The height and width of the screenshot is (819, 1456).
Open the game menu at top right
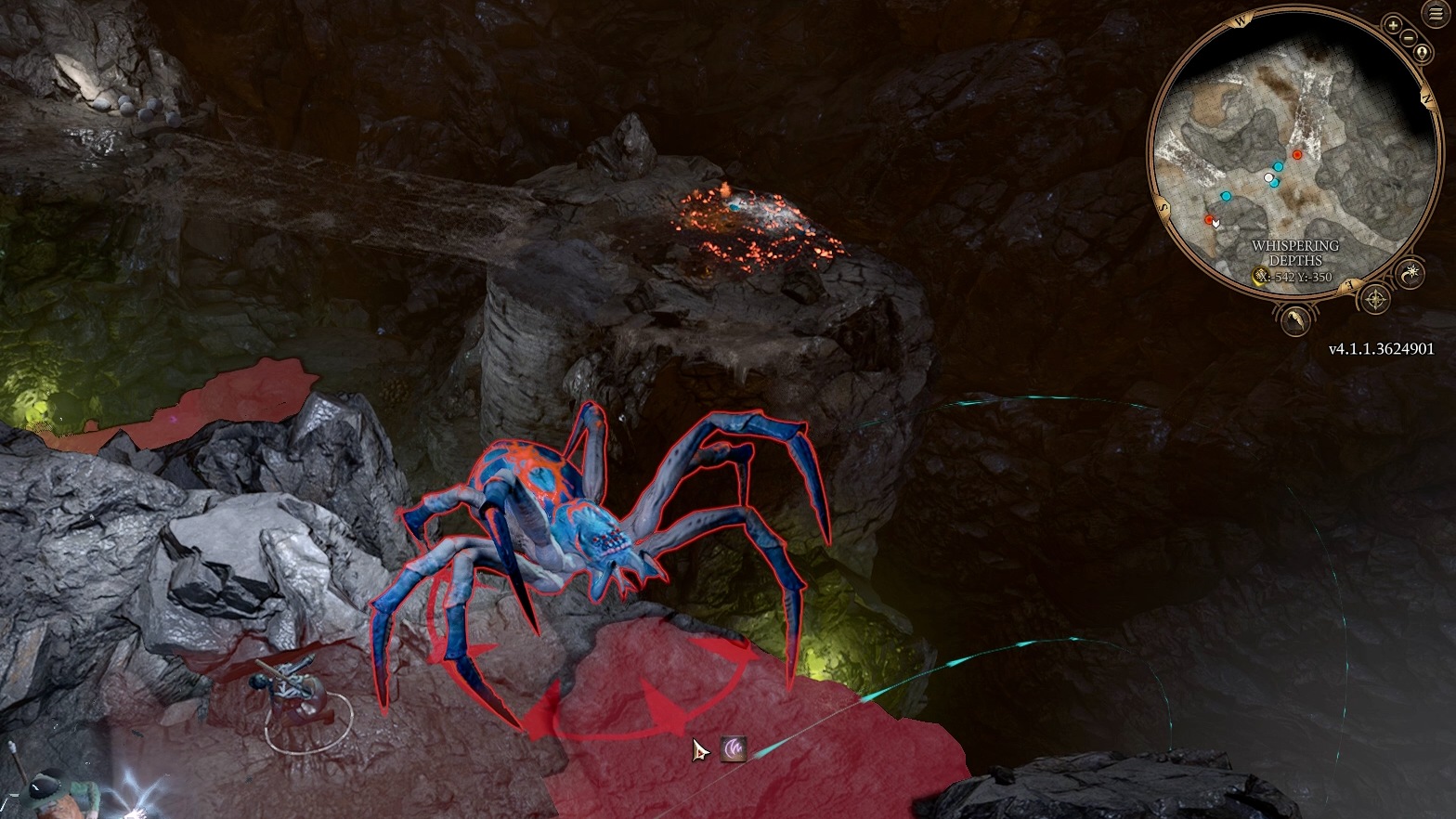1436,15
